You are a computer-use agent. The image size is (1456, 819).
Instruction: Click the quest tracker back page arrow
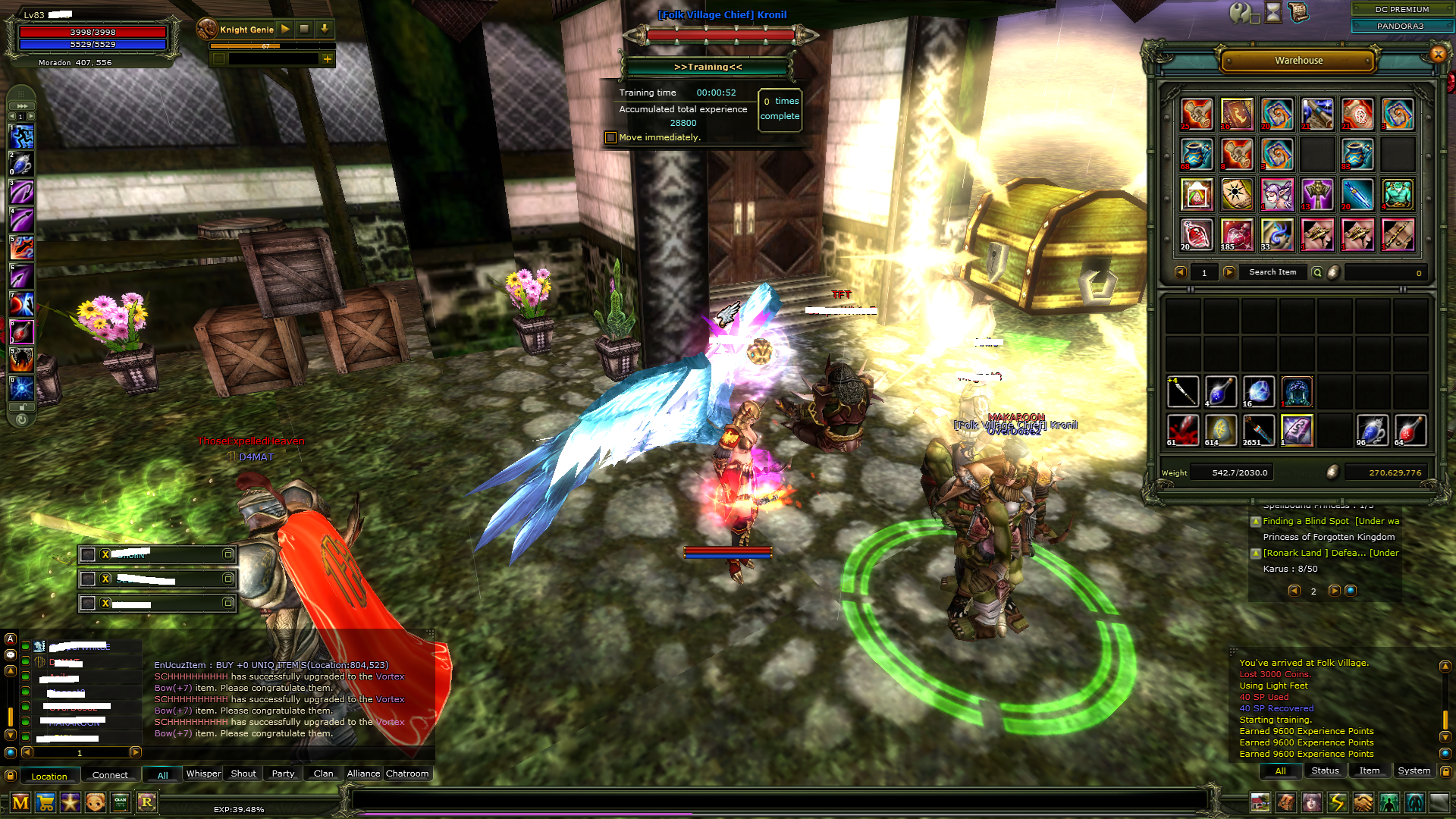click(x=1294, y=591)
